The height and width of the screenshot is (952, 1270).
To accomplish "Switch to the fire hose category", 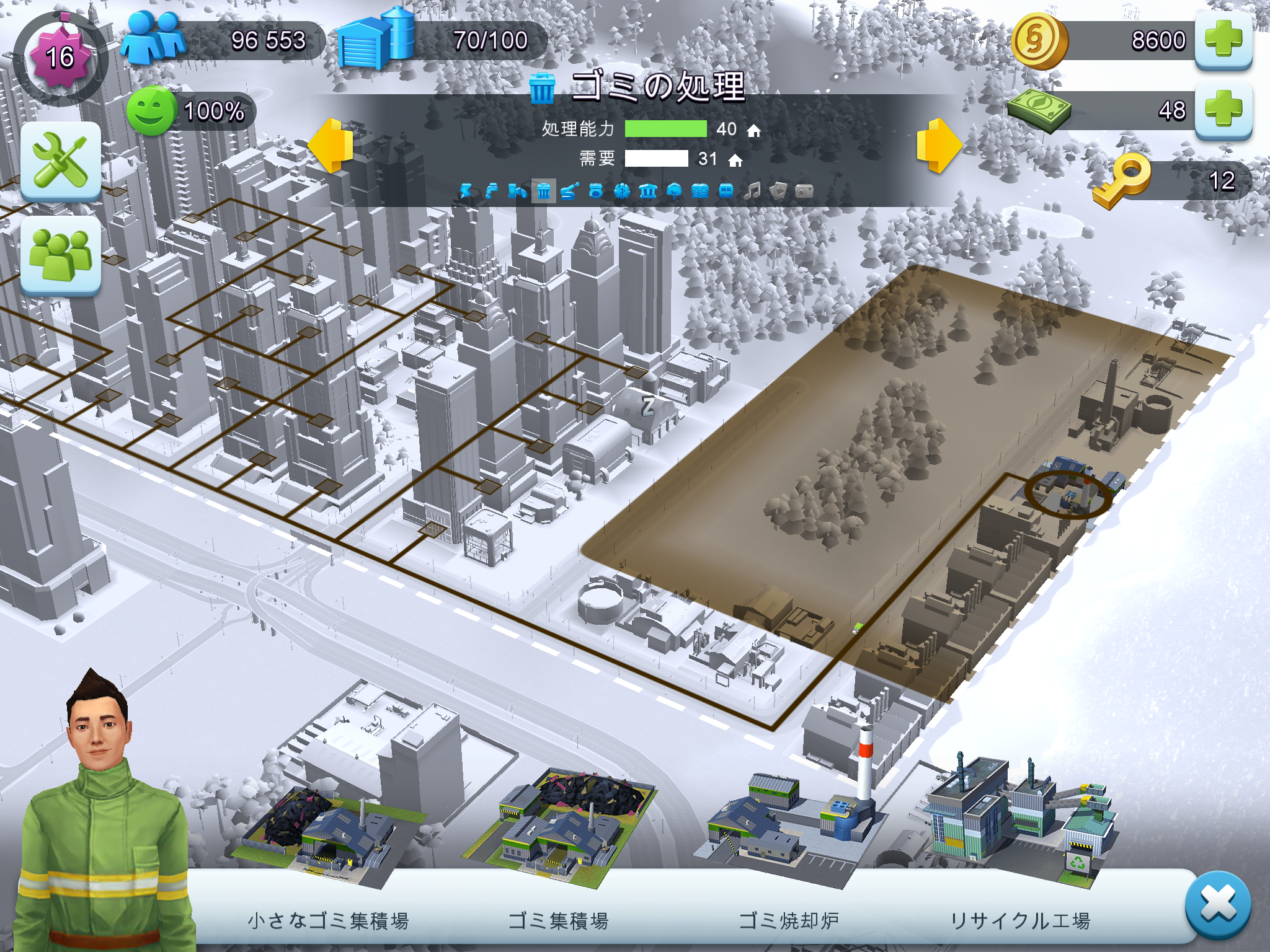I will 569,191.
